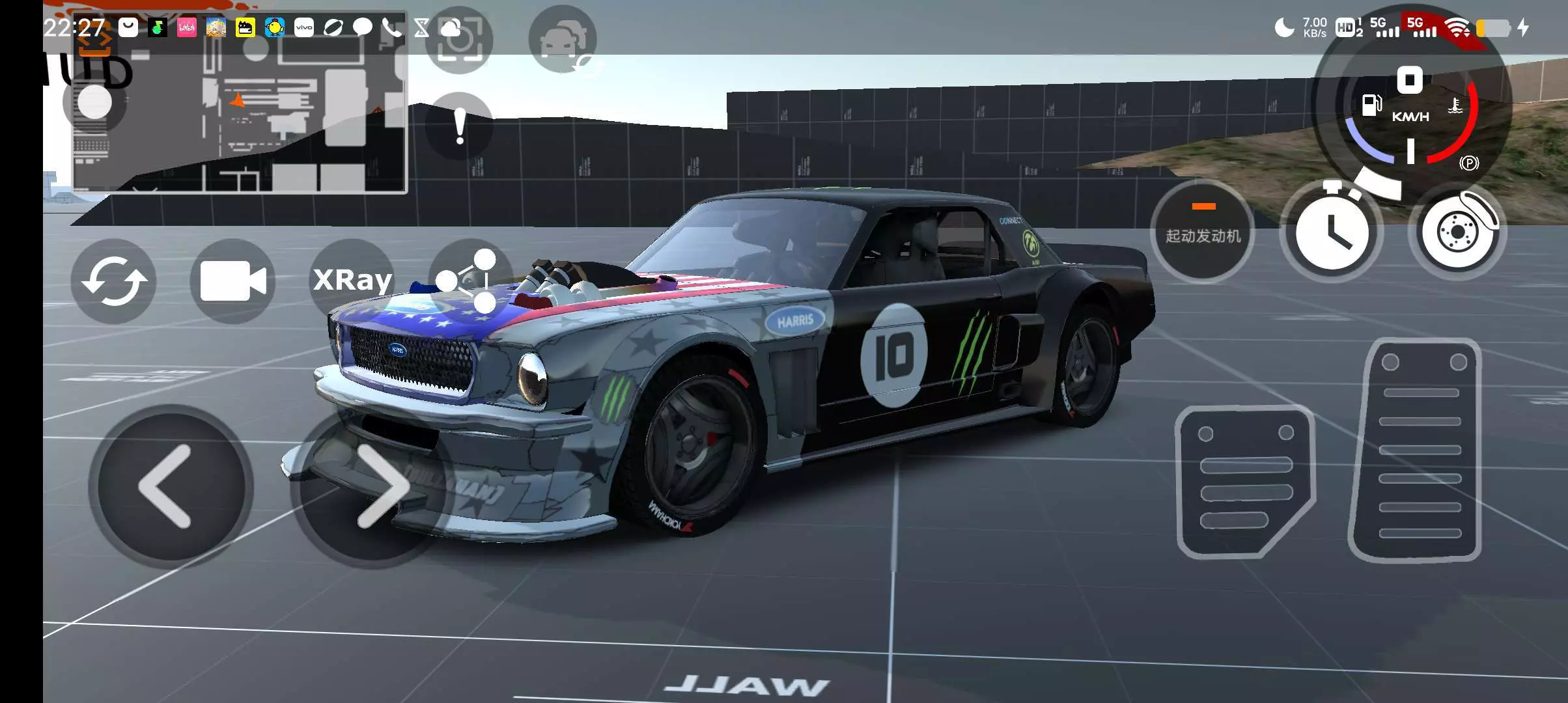Take a photo with the screenshot camera icon

(460, 40)
